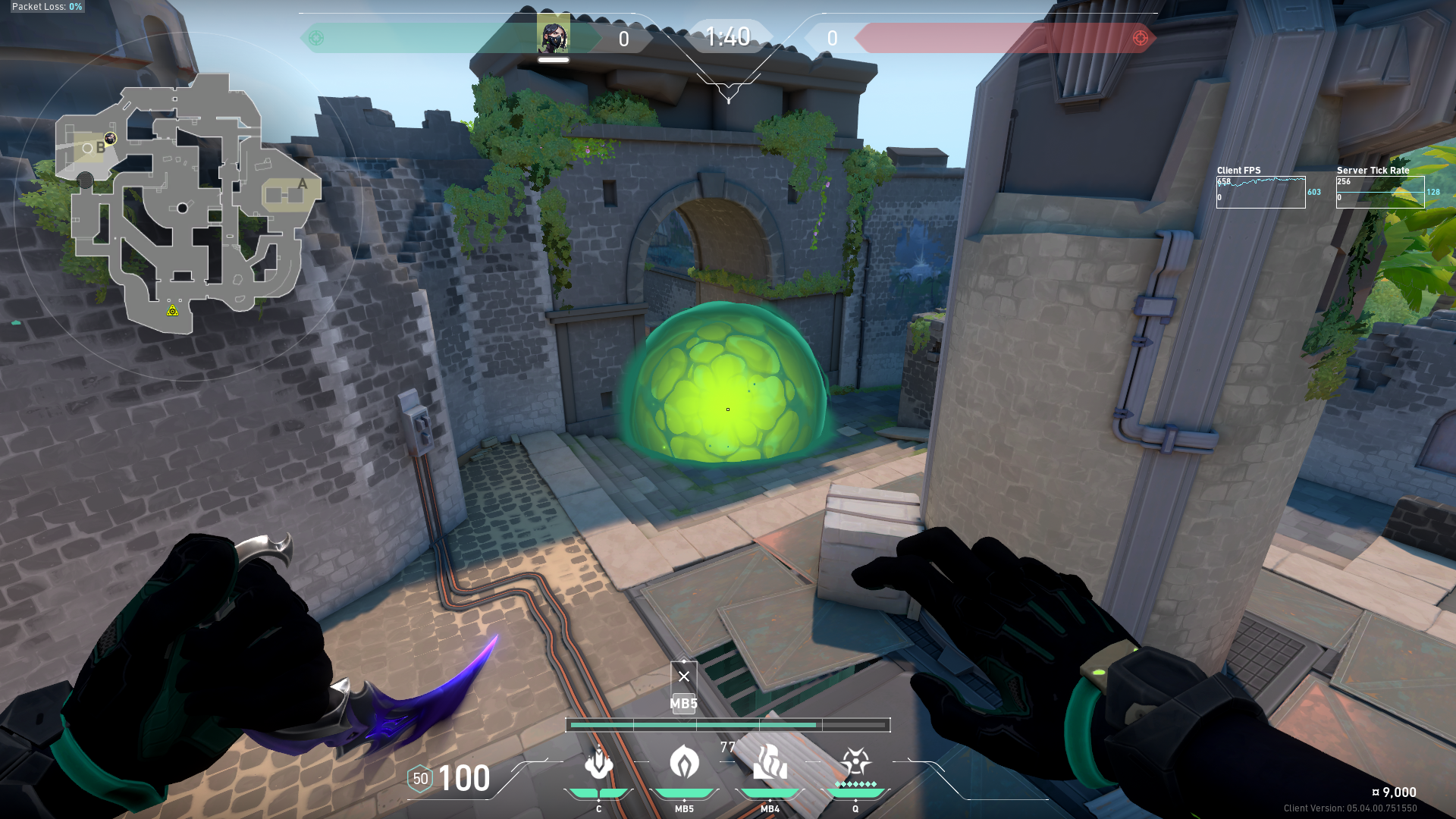Select the A site marker on minimap
This screenshot has height=819, width=1456.
(302, 184)
